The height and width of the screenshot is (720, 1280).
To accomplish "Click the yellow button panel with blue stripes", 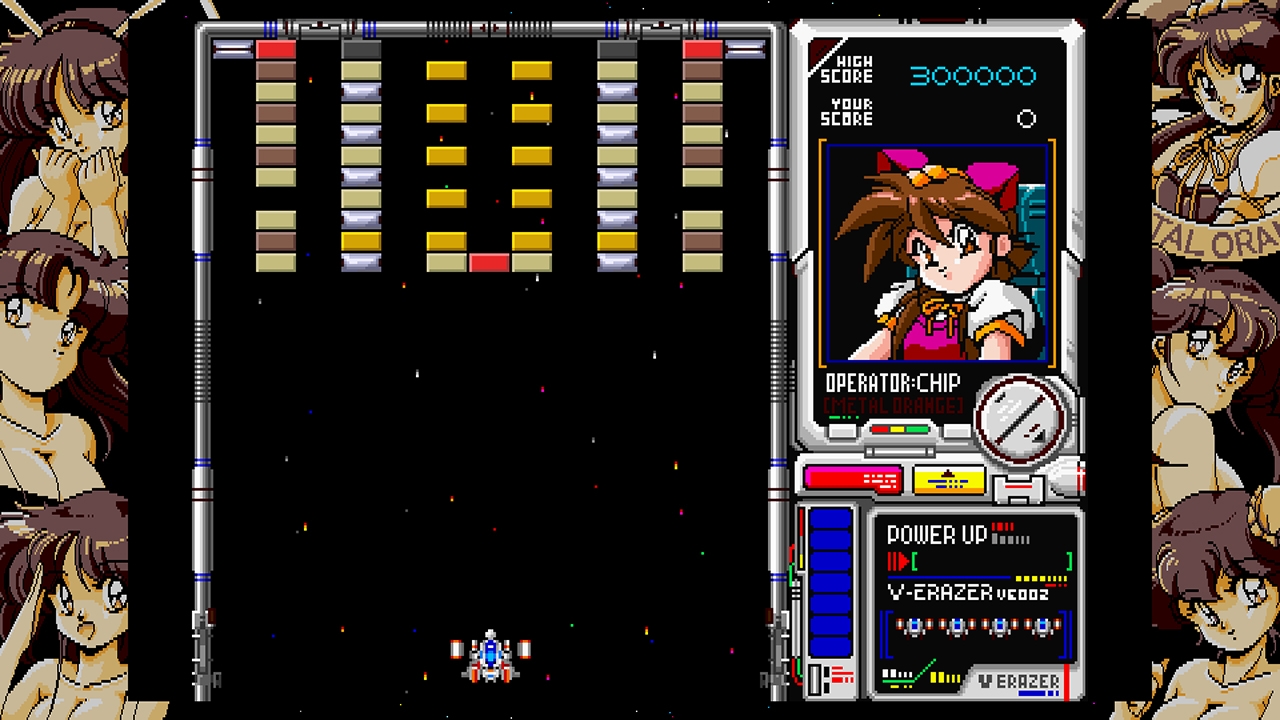I will coord(948,480).
